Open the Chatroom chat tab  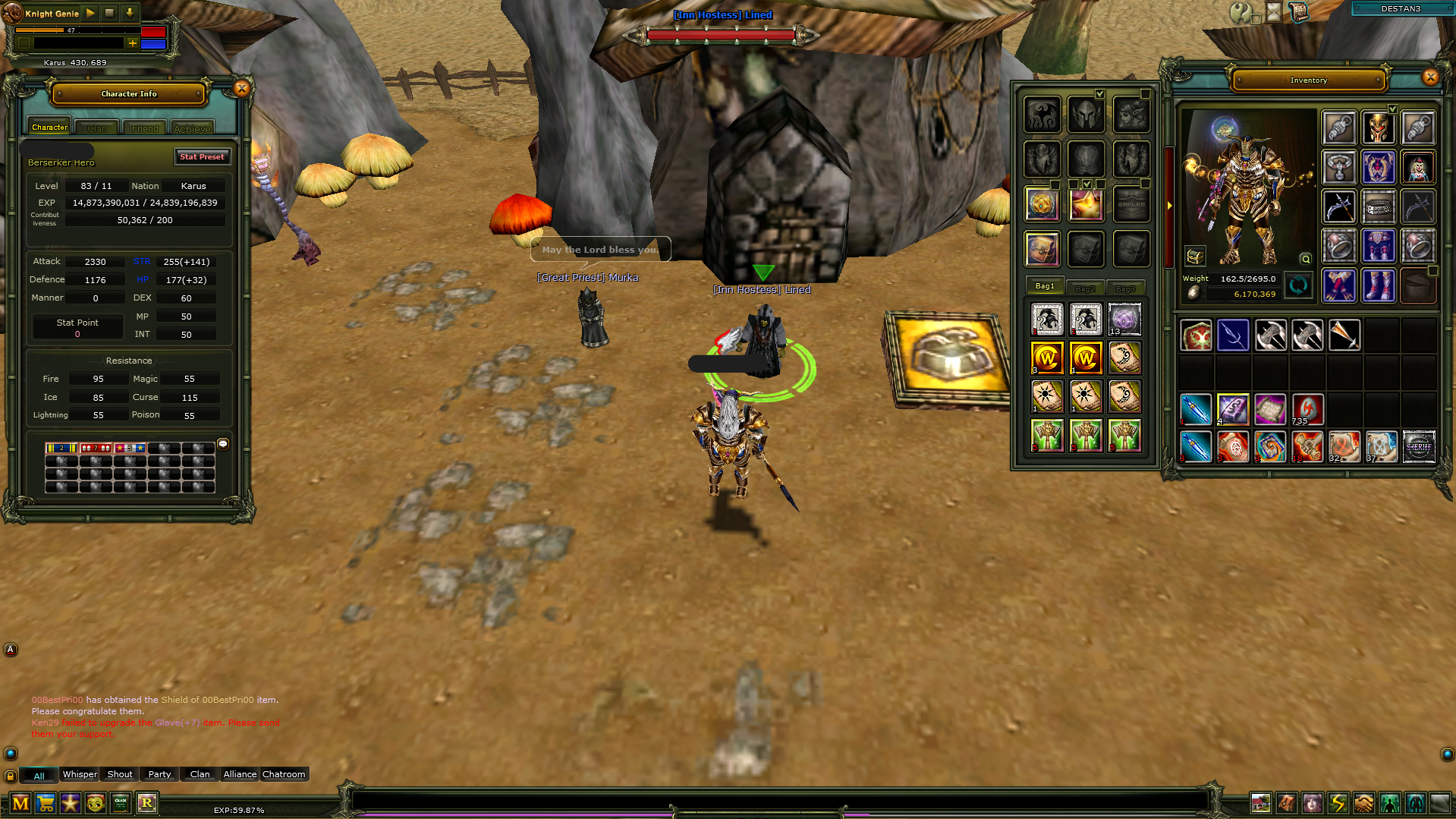coord(284,774)
